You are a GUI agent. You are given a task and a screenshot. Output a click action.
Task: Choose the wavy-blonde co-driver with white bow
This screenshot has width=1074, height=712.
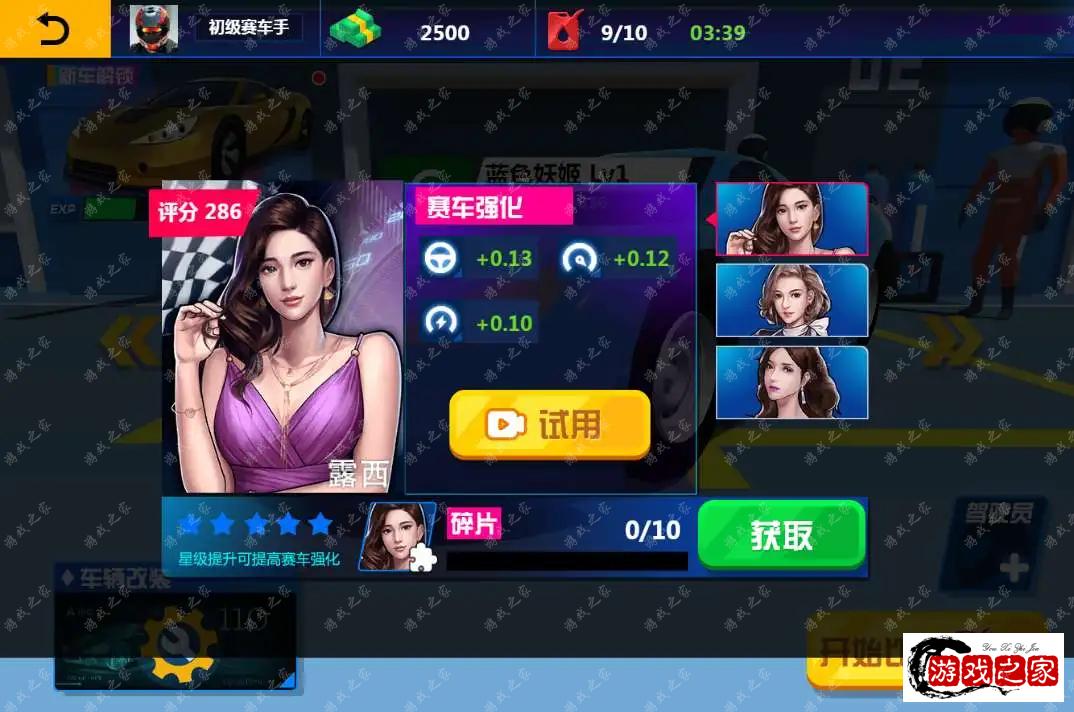791,300
